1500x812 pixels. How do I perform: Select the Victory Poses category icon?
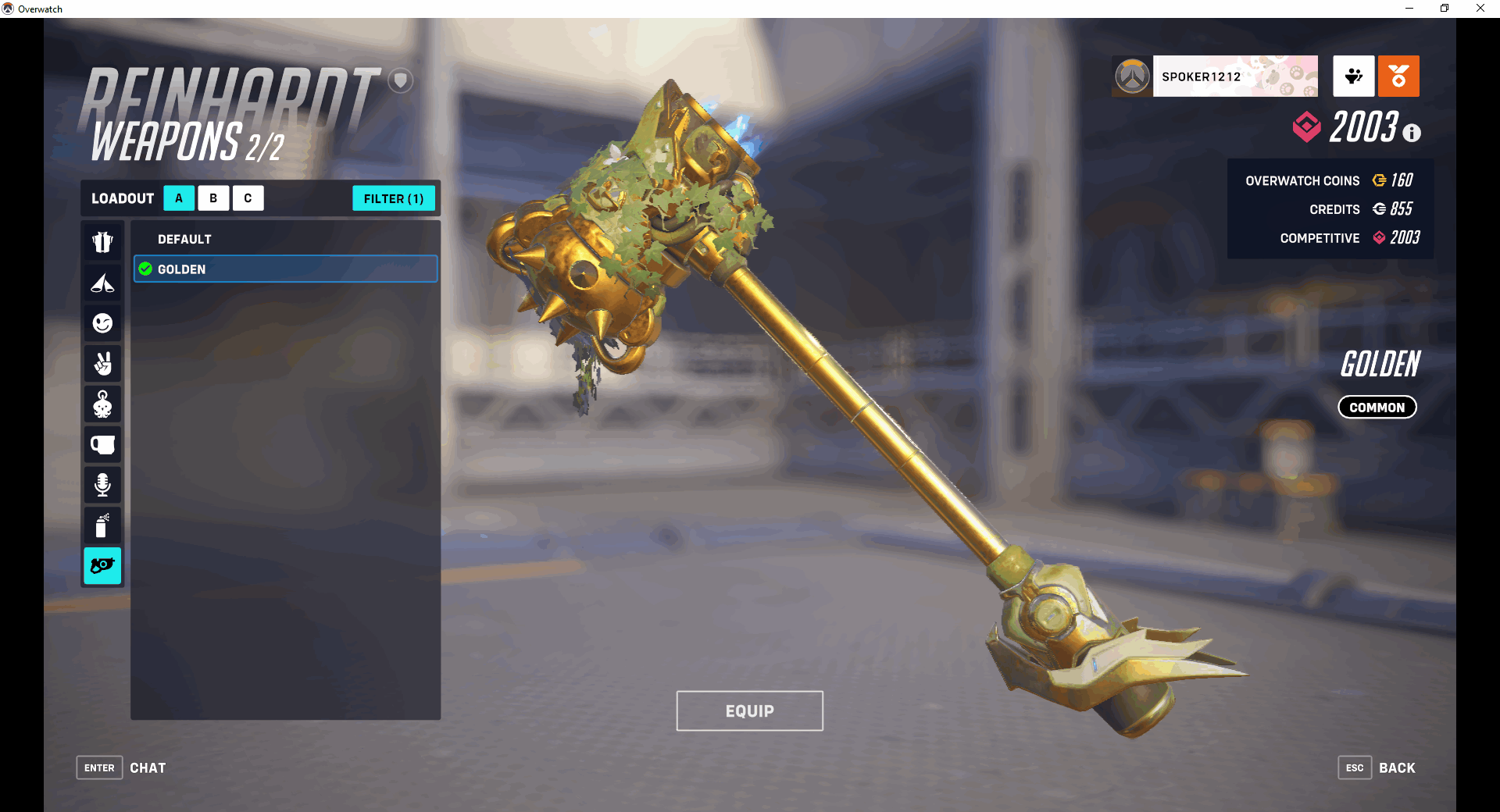(102, 283)
